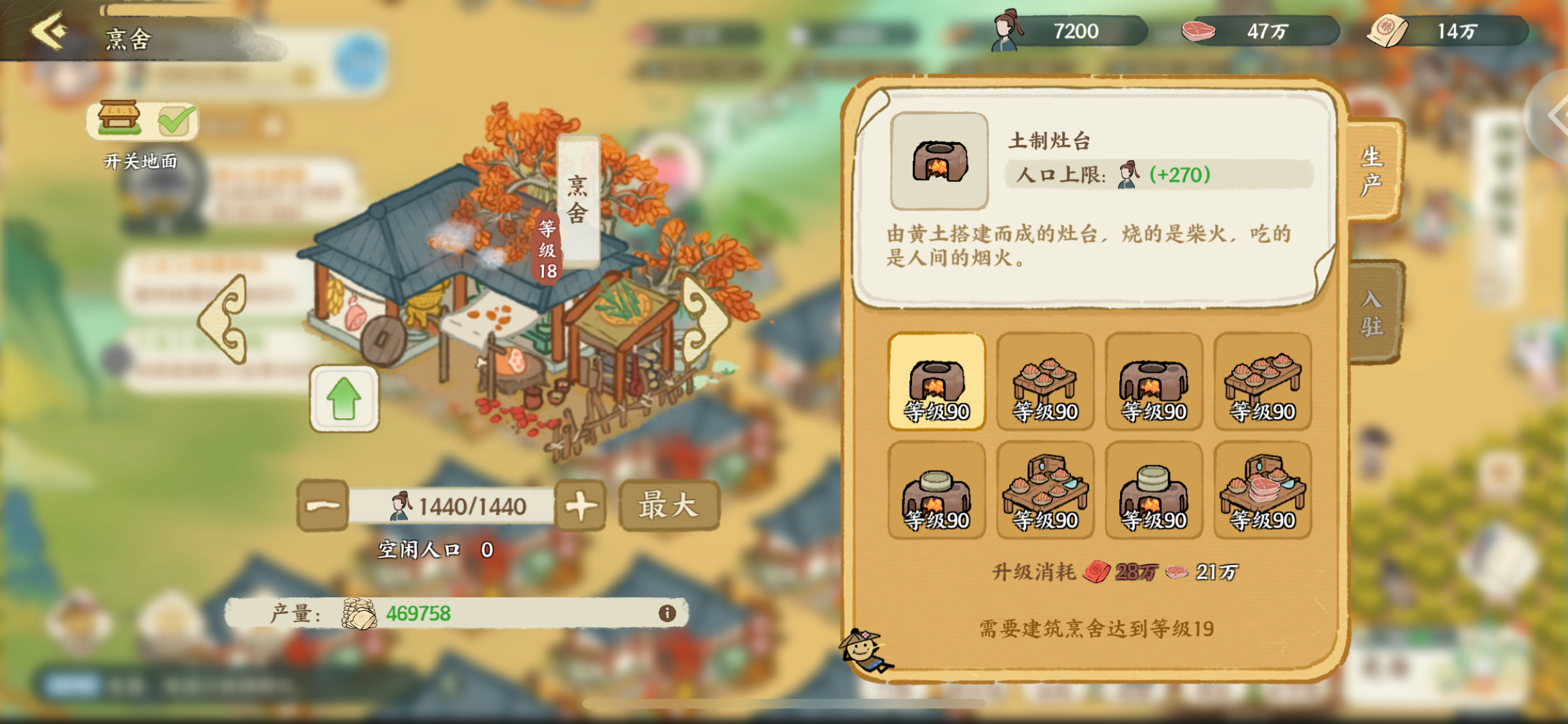
Task: Select the bottom-right table with stacked meat thumbnail
Action: [x=1262, y=490]
